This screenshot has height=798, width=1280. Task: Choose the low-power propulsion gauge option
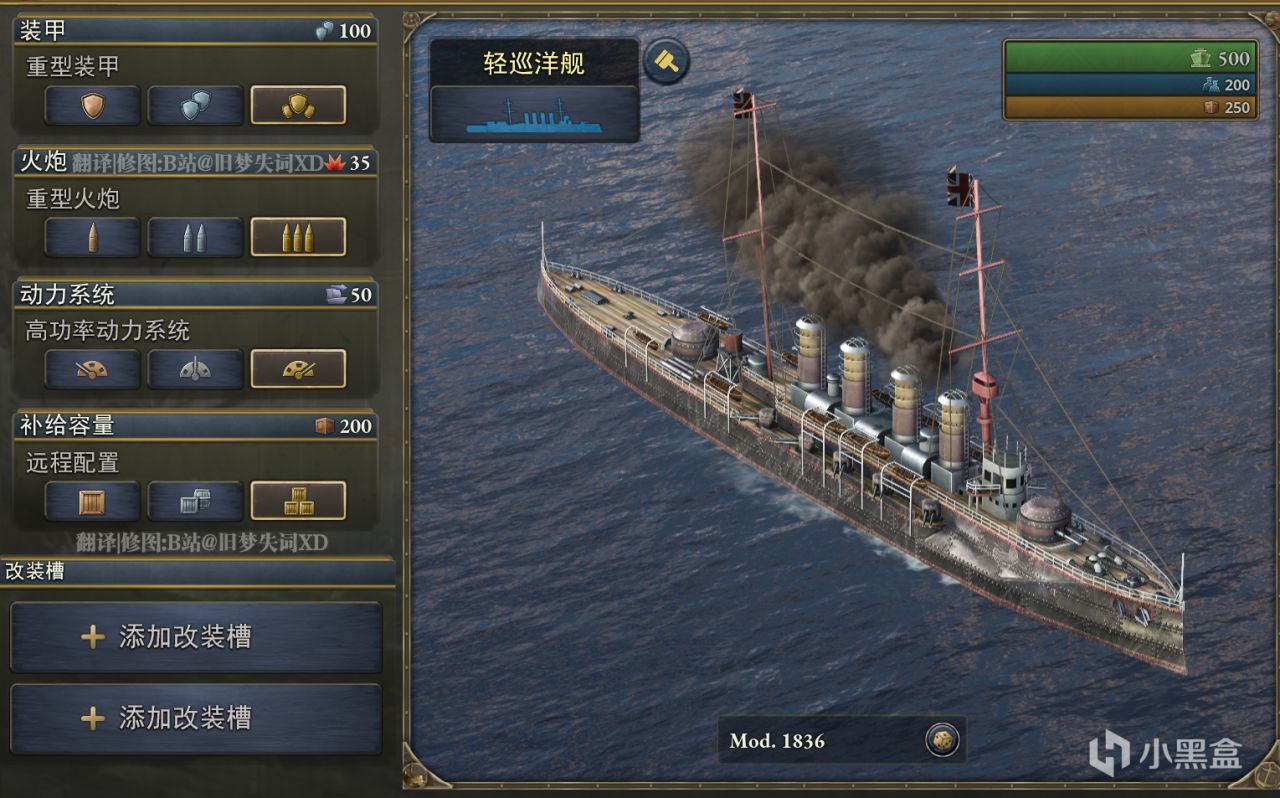92,369
